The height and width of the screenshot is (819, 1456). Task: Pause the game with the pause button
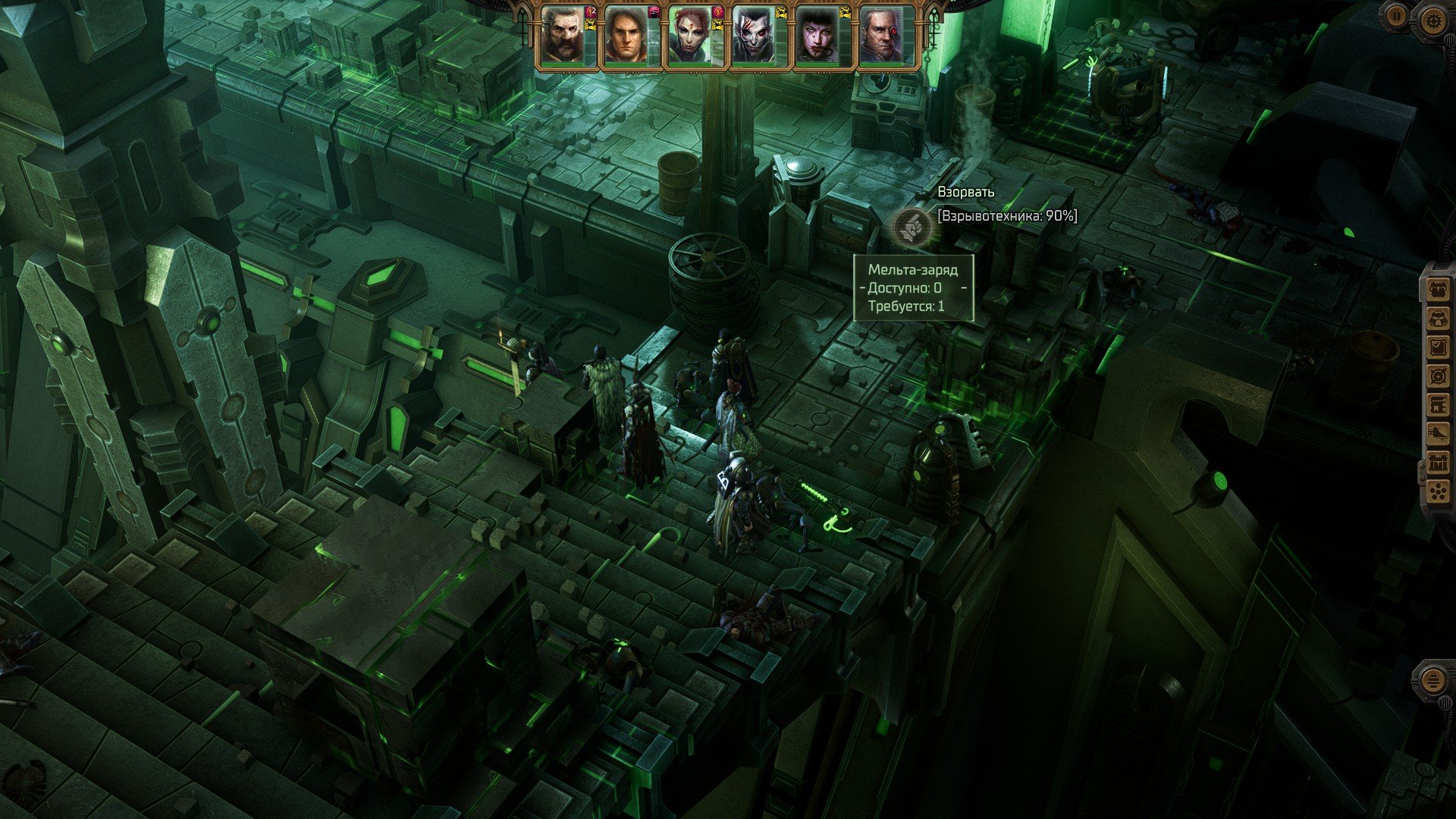1397,16
